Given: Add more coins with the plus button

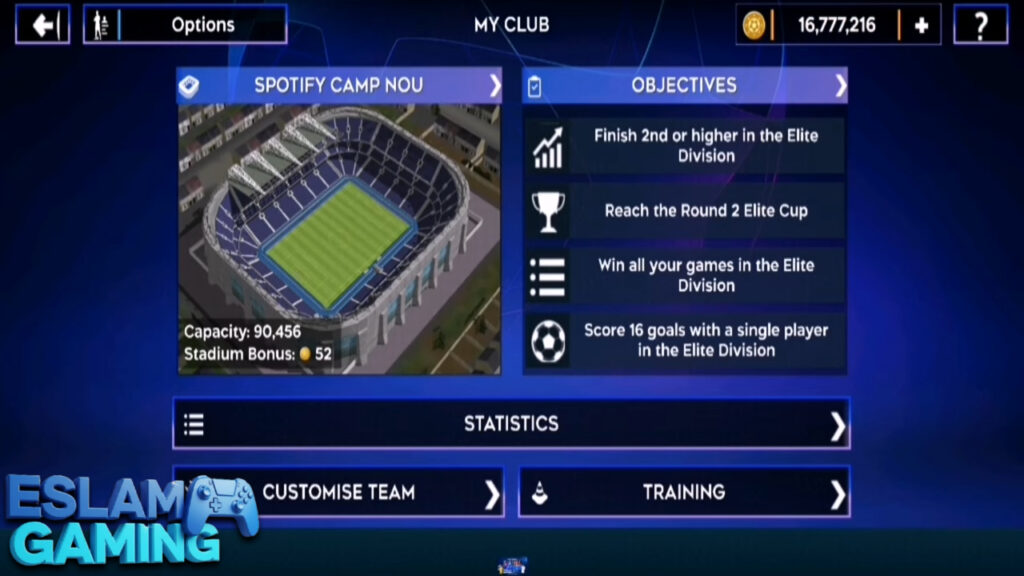Looking at the screenshot, I should pyautogui.click(x=921, y=25).
